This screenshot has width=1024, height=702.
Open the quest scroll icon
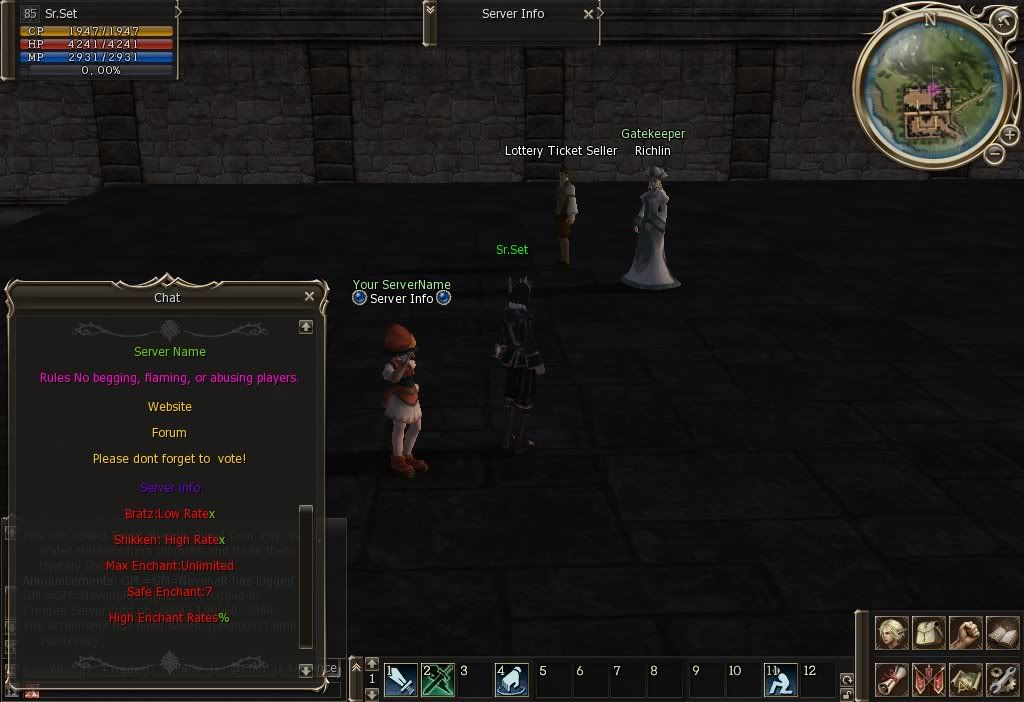pyautogui.click(x=892, y=679)
